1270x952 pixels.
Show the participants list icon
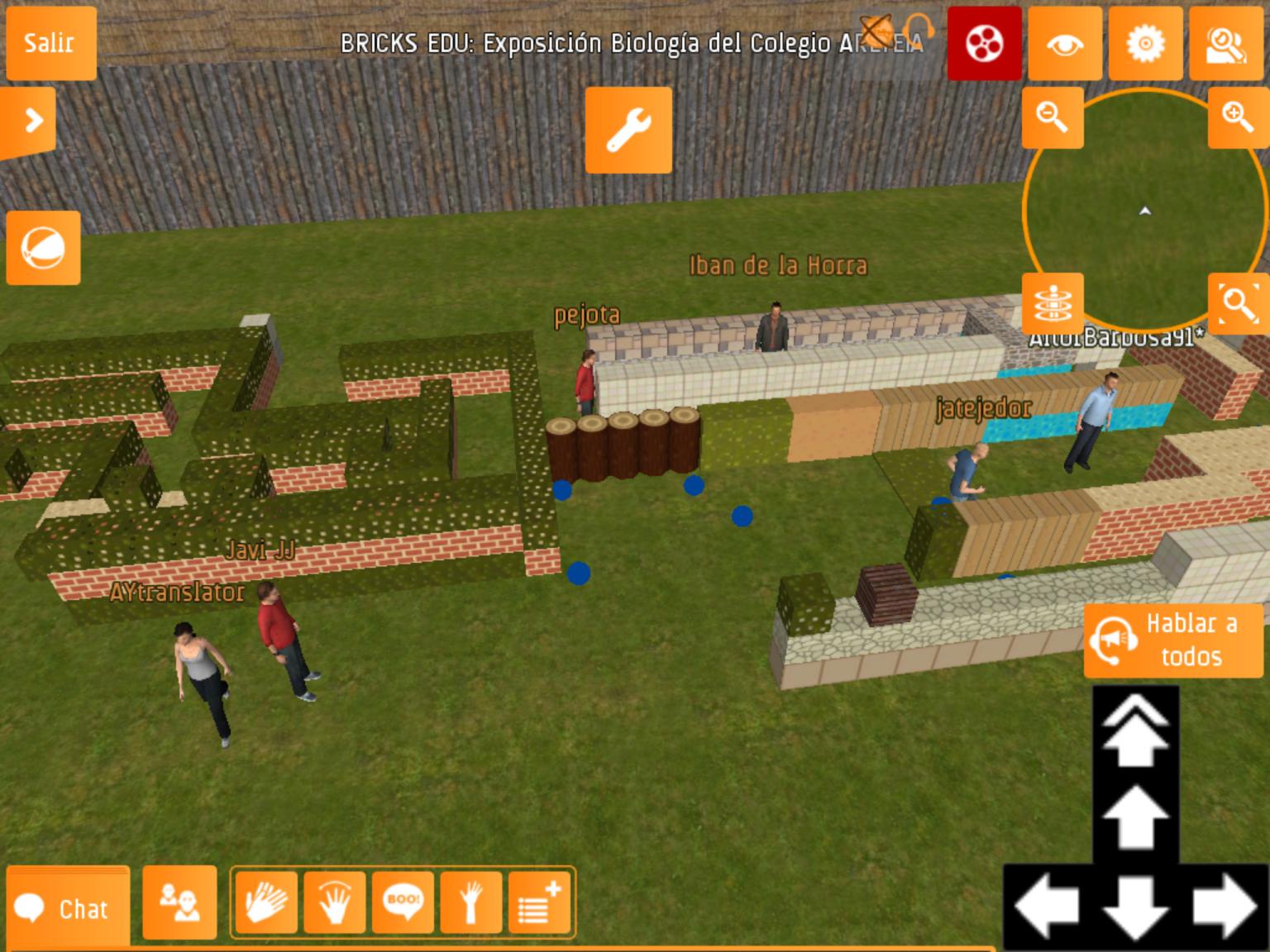tap(179, 904)
